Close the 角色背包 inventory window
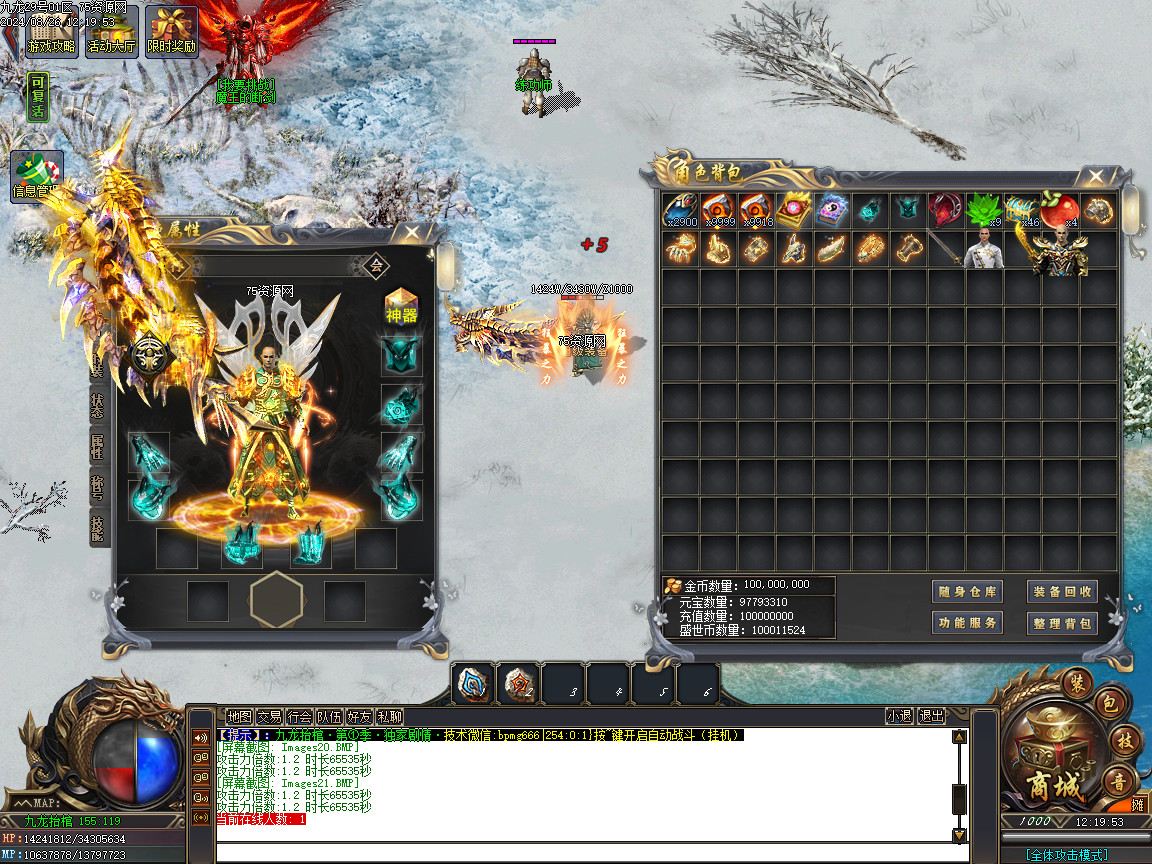The width and height of the screenshot is (1152, 864). (1096, 177)
